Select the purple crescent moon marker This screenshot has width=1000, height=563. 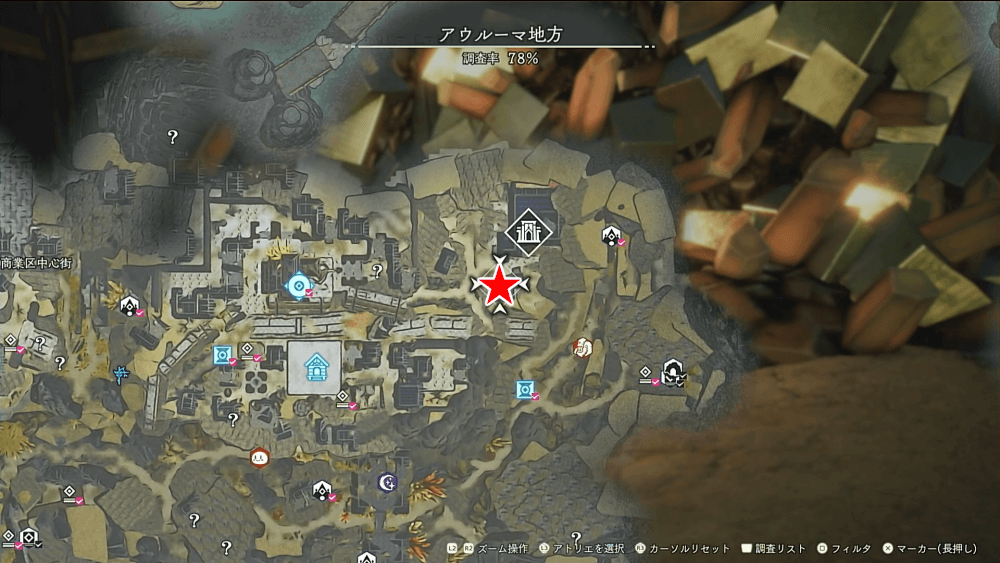[x=388, y=483]
